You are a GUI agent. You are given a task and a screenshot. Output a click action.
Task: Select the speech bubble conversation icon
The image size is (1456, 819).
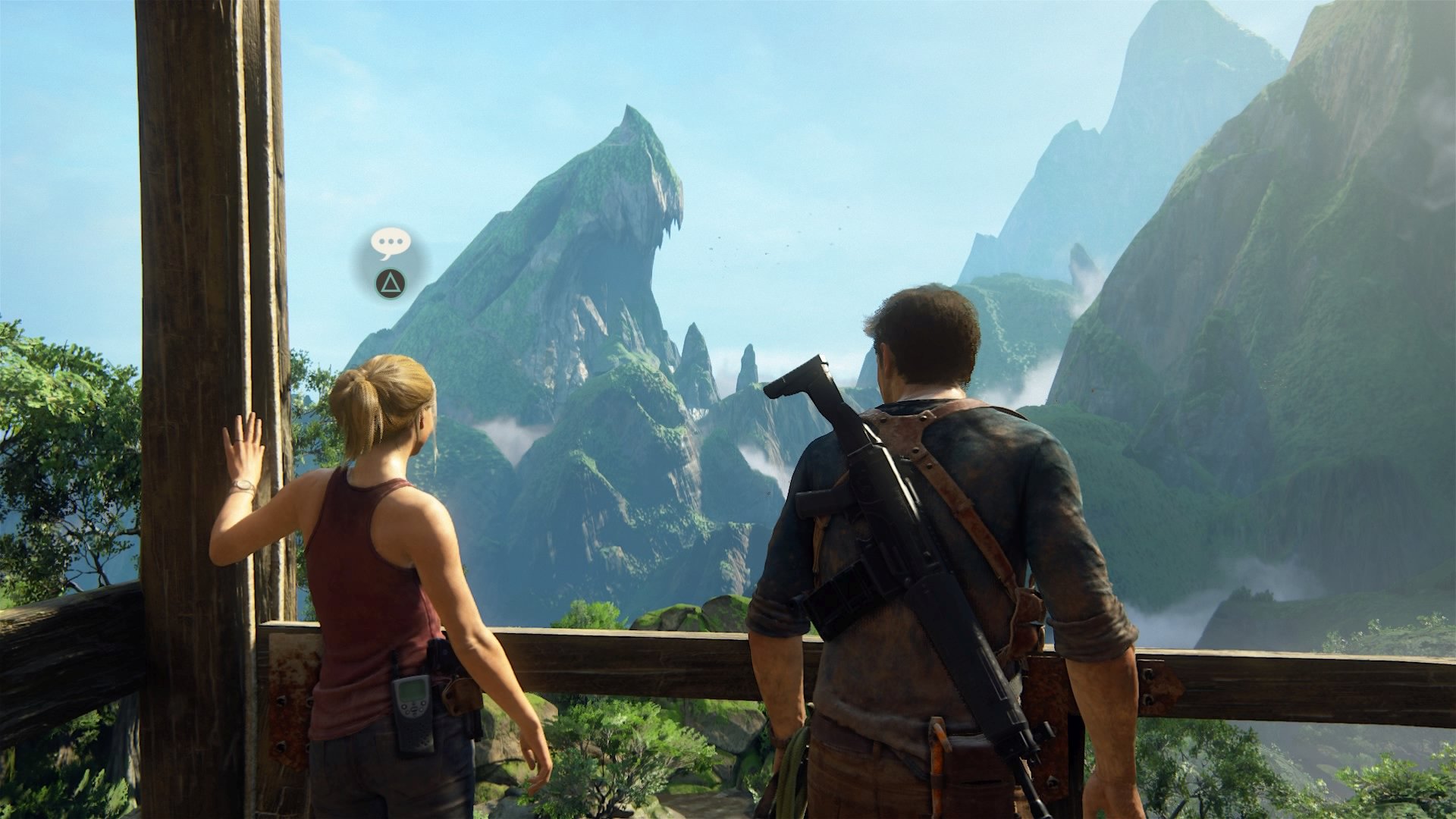tap(391, 243)
